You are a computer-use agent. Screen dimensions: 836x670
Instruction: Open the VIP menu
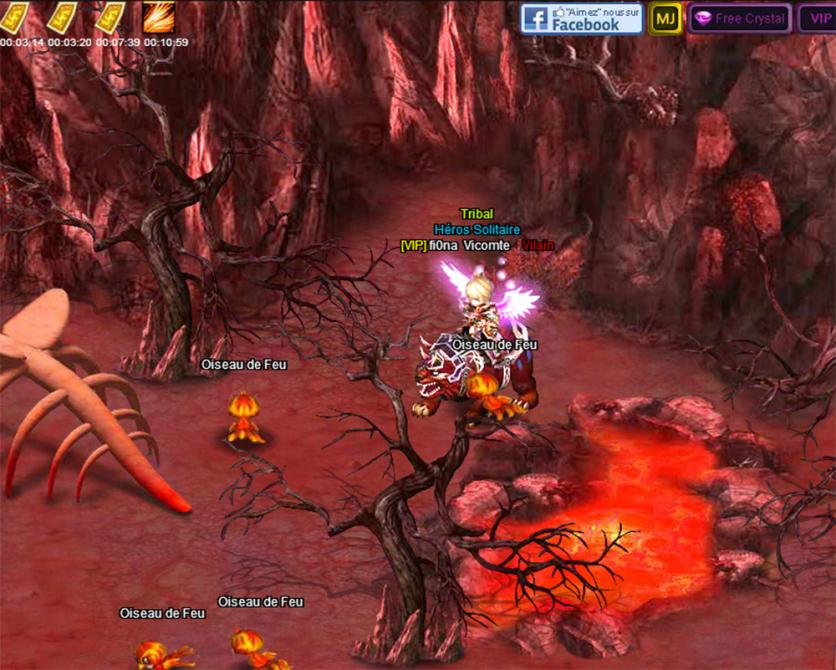click(818, 18)
